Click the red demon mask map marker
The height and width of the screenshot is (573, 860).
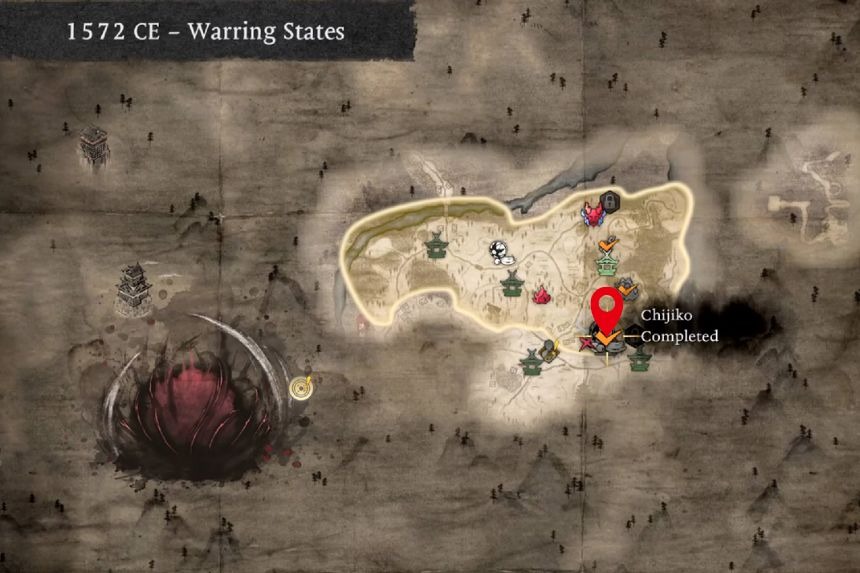[596, 213]
